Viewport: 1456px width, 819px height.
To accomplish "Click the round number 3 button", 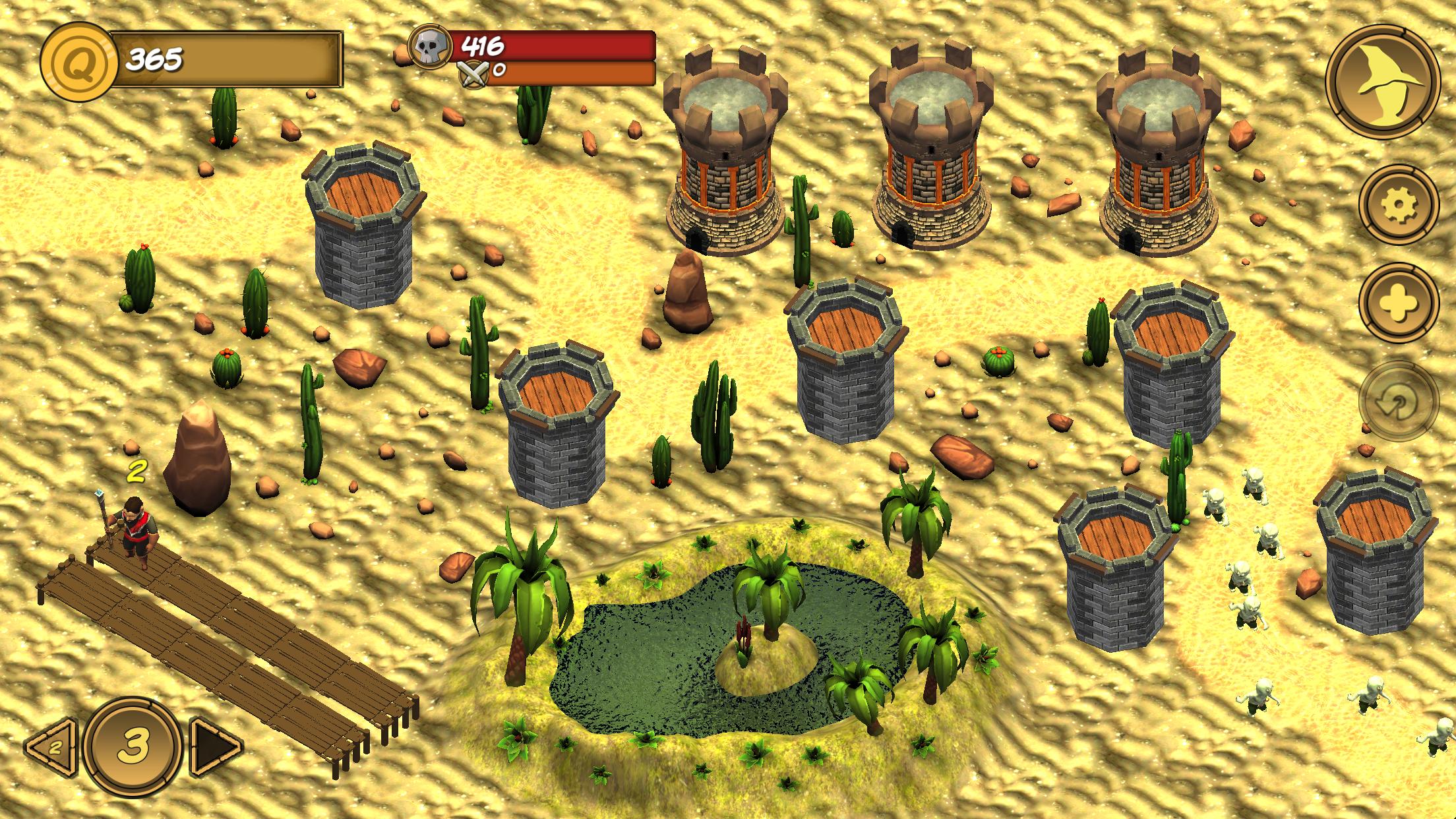I will point(134,745).
